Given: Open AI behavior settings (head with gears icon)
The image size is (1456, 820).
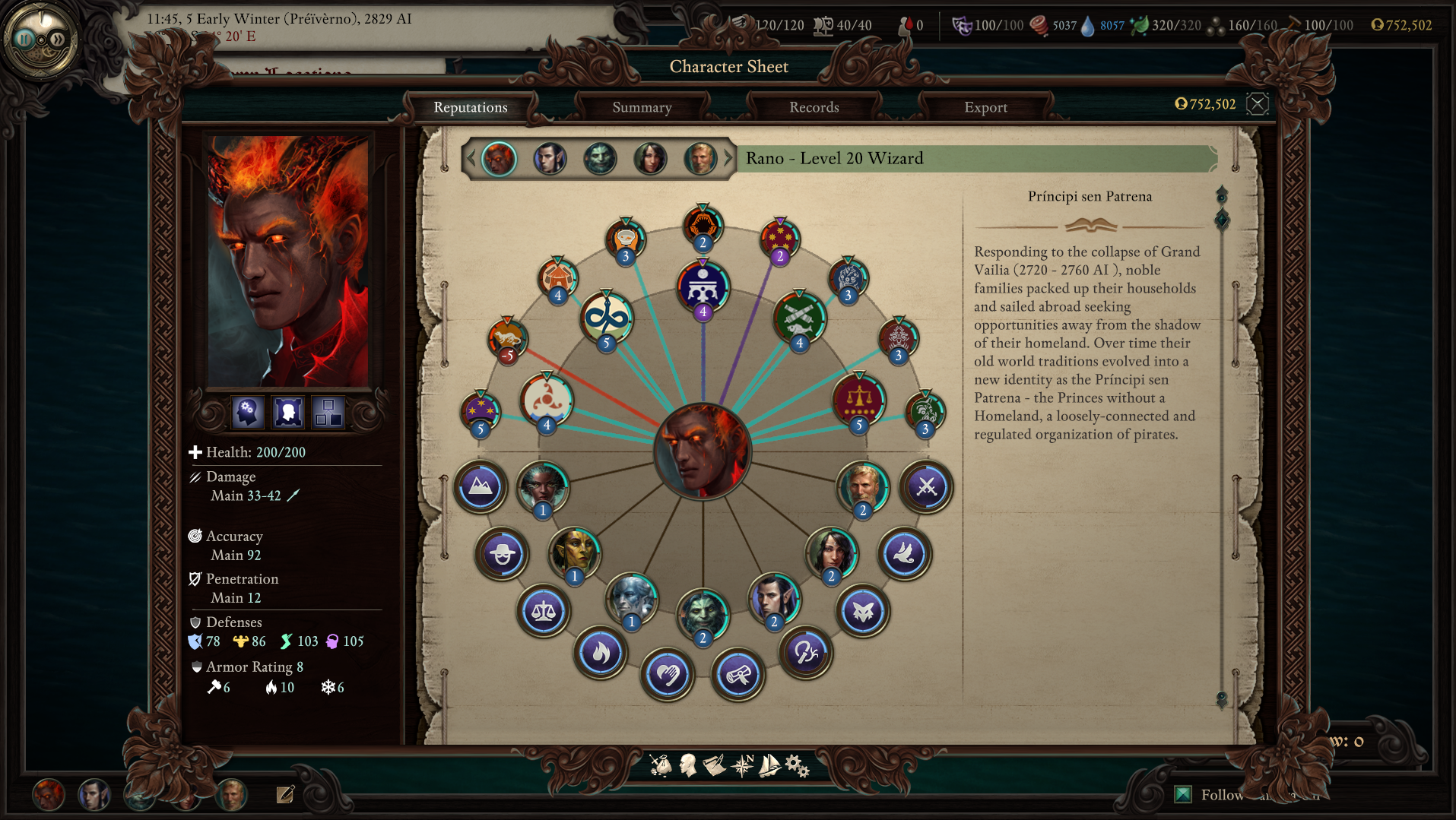Looking at the screenshot, I should pos(248,412).
